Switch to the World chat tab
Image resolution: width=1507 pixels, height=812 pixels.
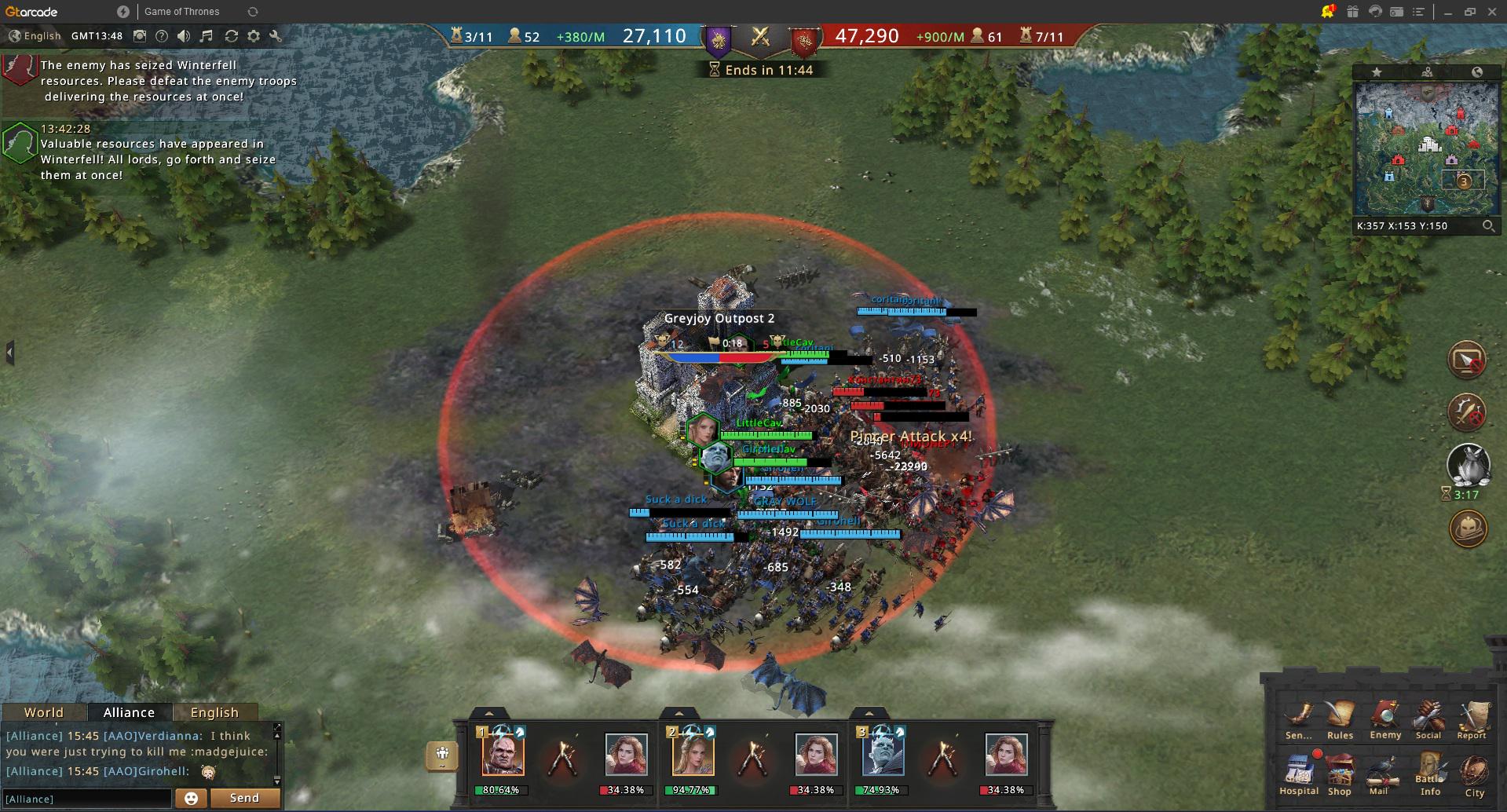[44, 712]
